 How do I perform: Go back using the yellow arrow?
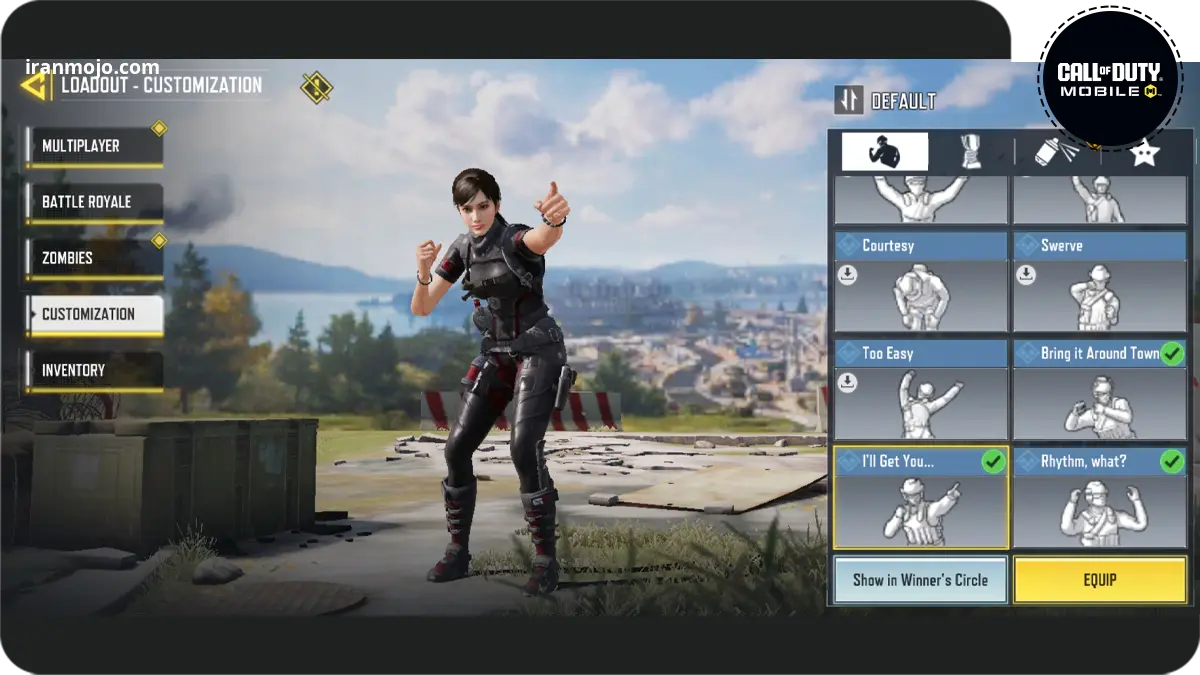[x=35, y=85]
